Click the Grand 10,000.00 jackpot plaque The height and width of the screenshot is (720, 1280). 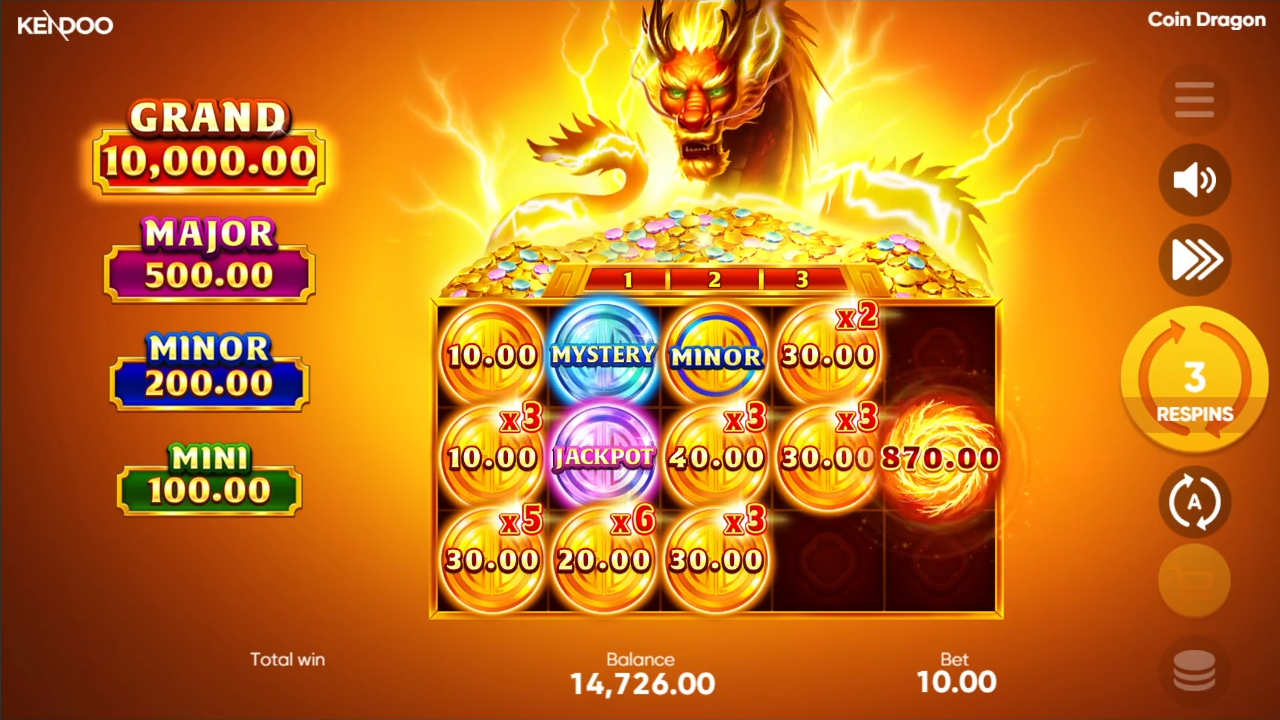[208, 140]
